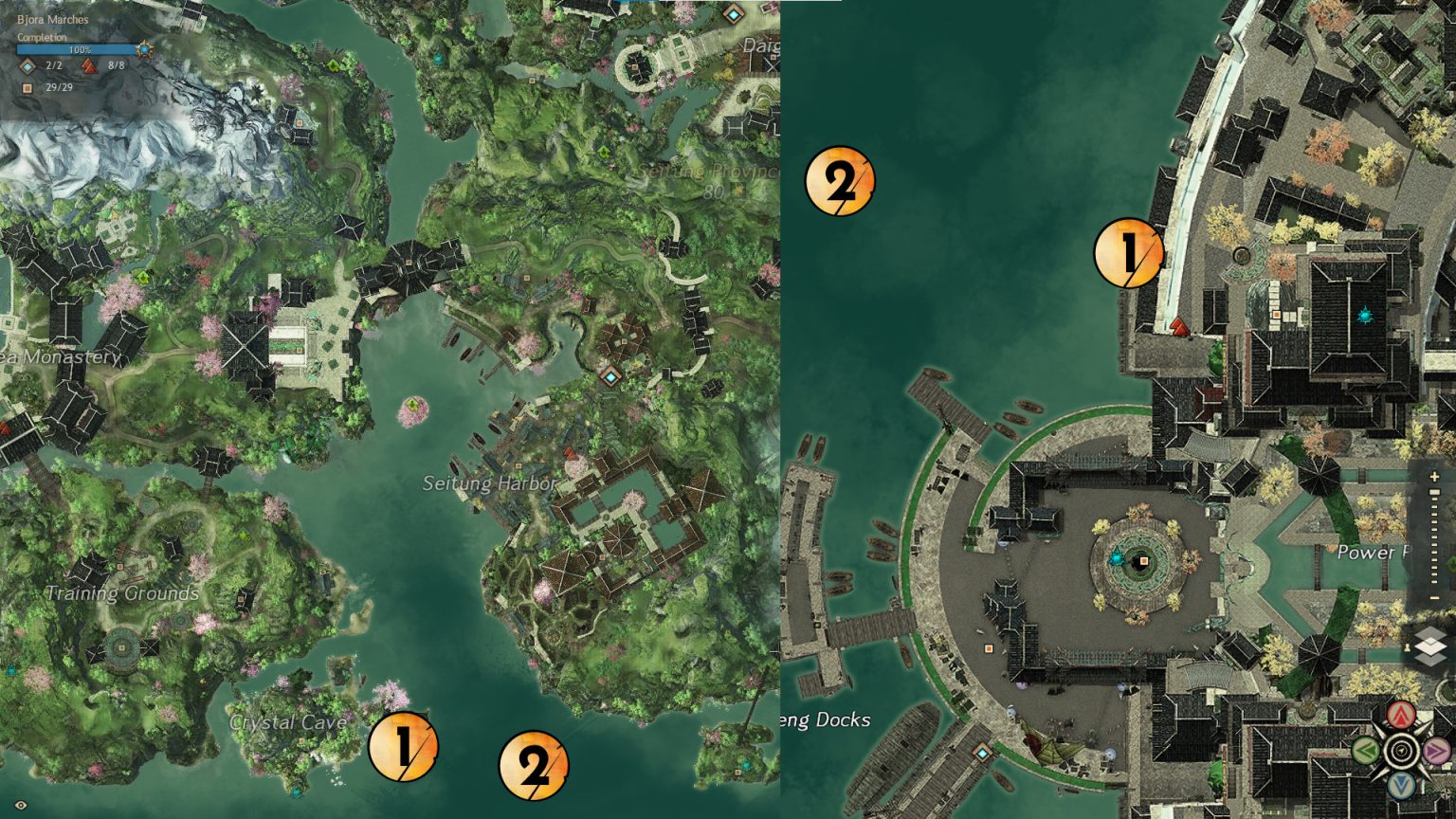
Task: Select the waypoint above Seitung Harbor
Action: [610, 377]
